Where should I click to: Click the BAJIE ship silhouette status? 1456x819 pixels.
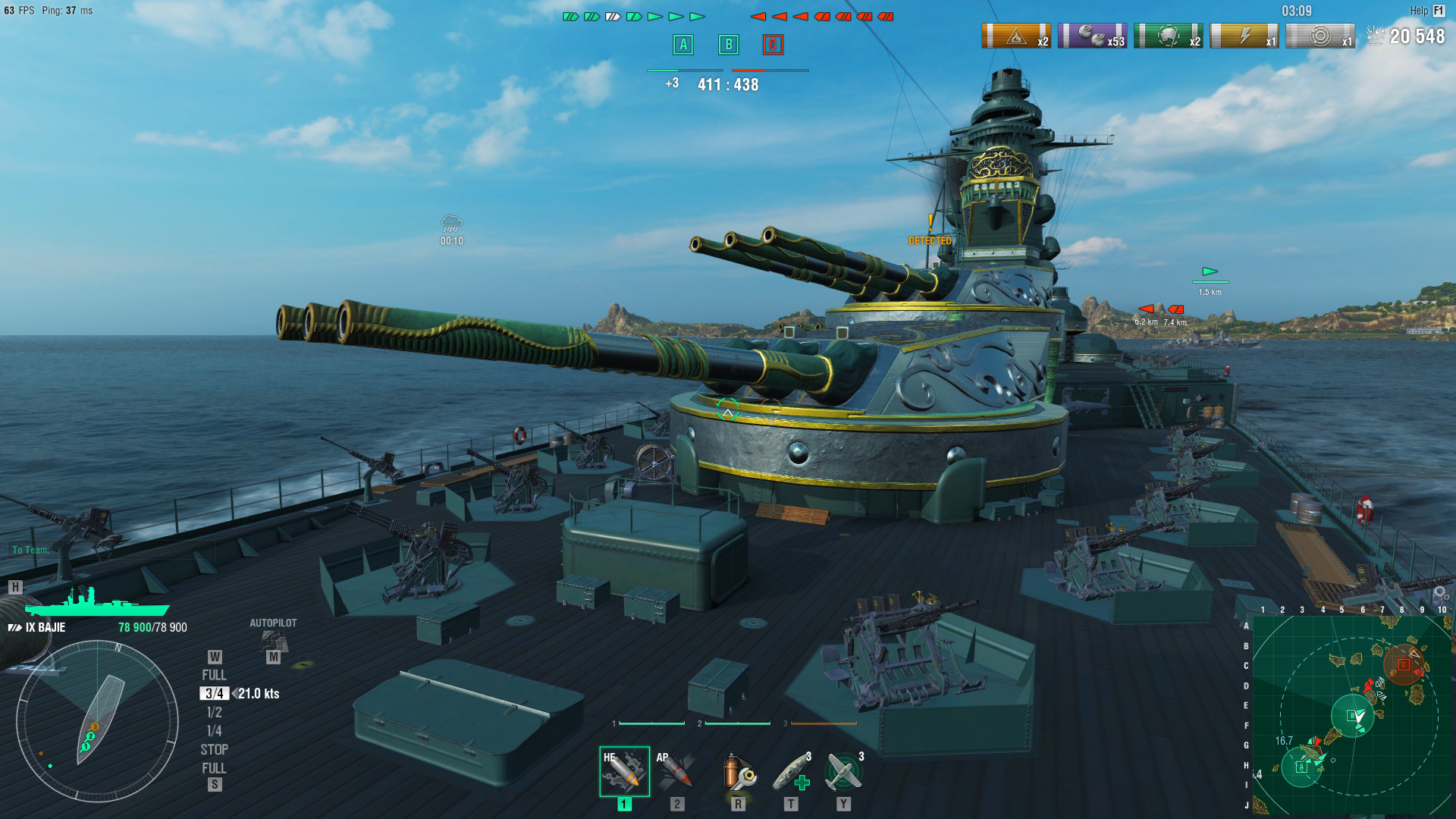96,603
